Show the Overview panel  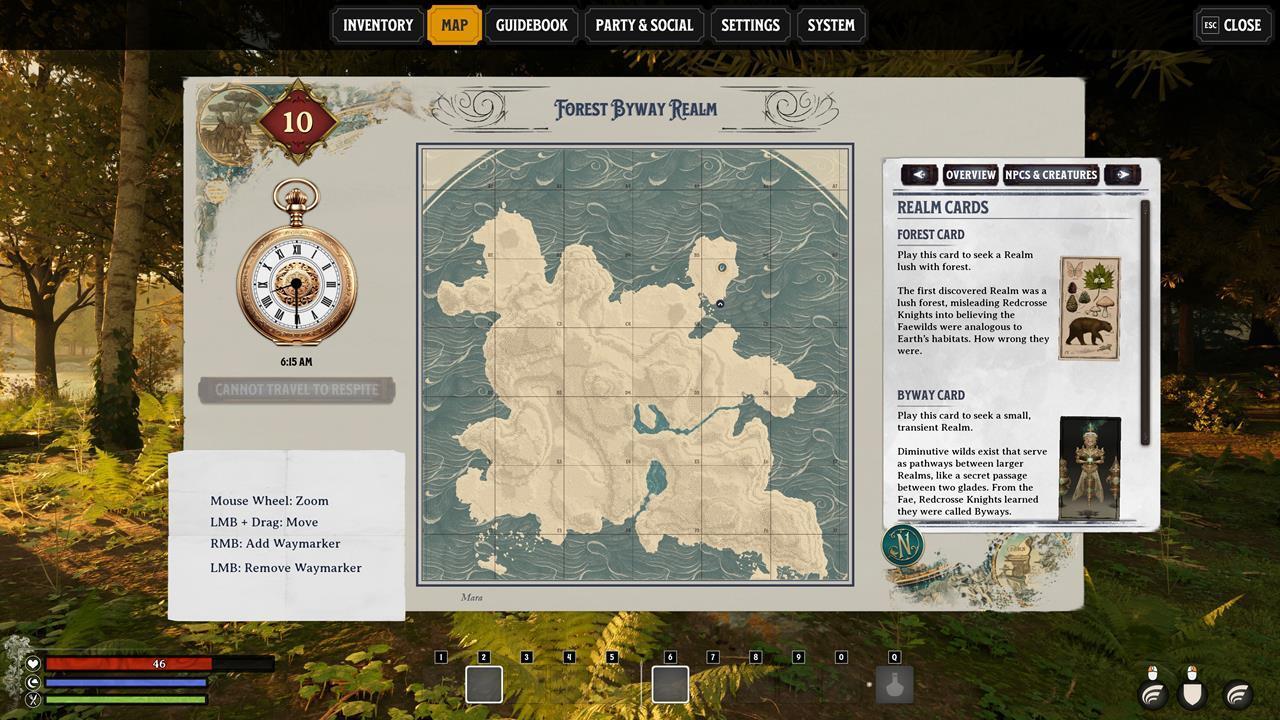pos(970,175)
